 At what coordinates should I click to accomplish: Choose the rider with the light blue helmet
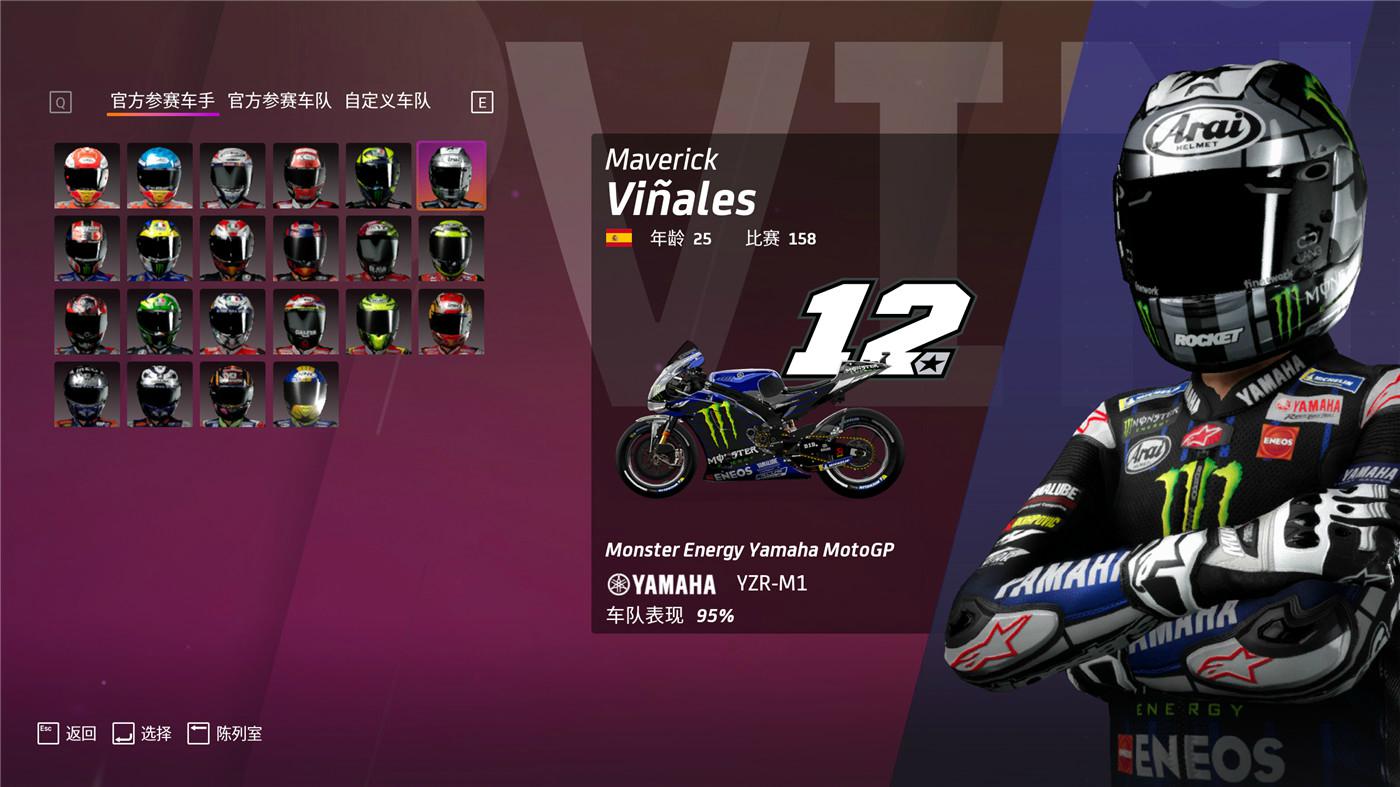pos(160,175)
